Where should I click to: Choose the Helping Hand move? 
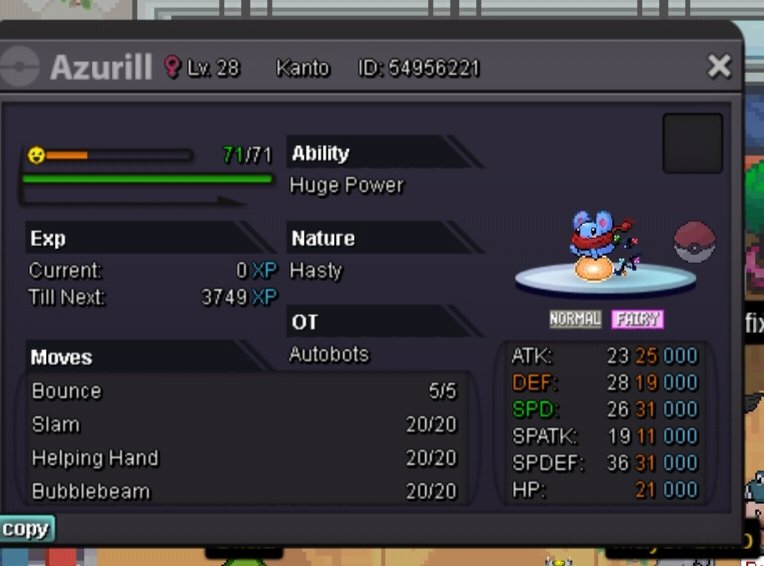(244, 458)
